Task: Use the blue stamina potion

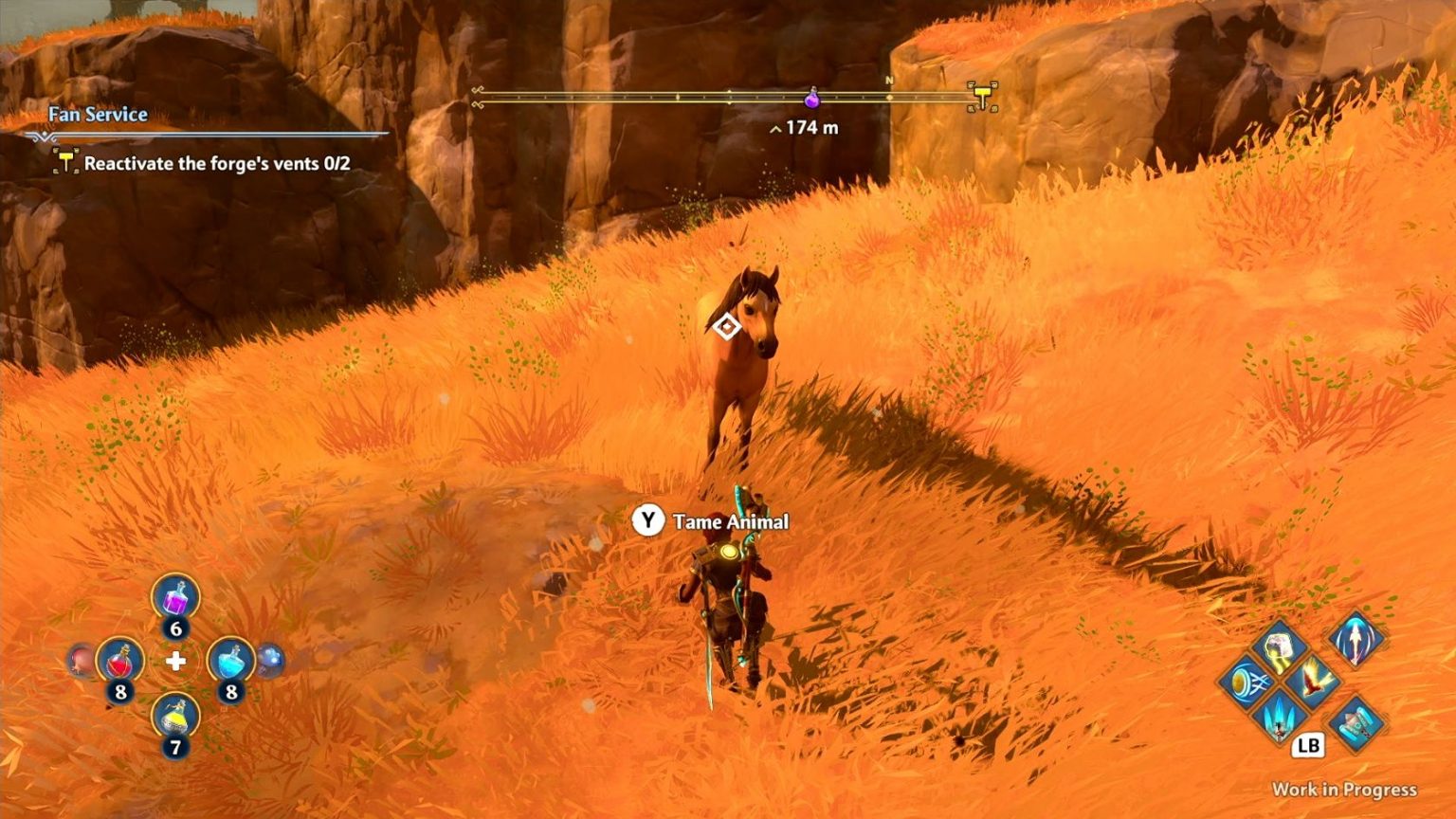Action: point(229,661)
